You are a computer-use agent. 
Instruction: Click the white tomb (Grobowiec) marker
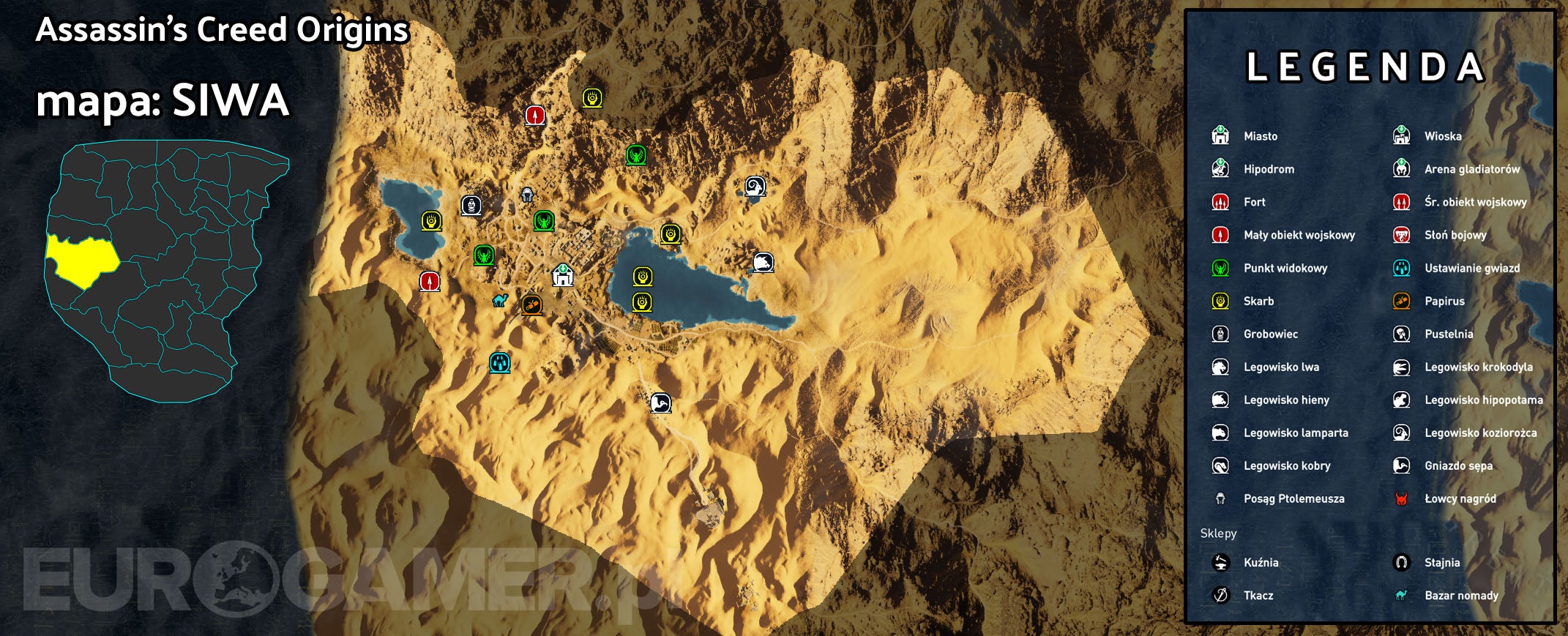point(471,205)
